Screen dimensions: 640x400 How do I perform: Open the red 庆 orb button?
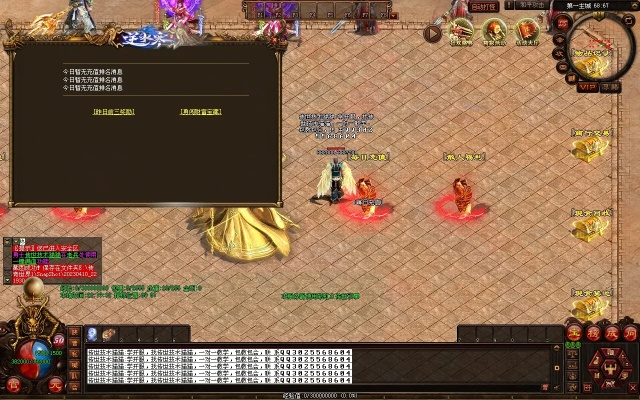(610, 332)
